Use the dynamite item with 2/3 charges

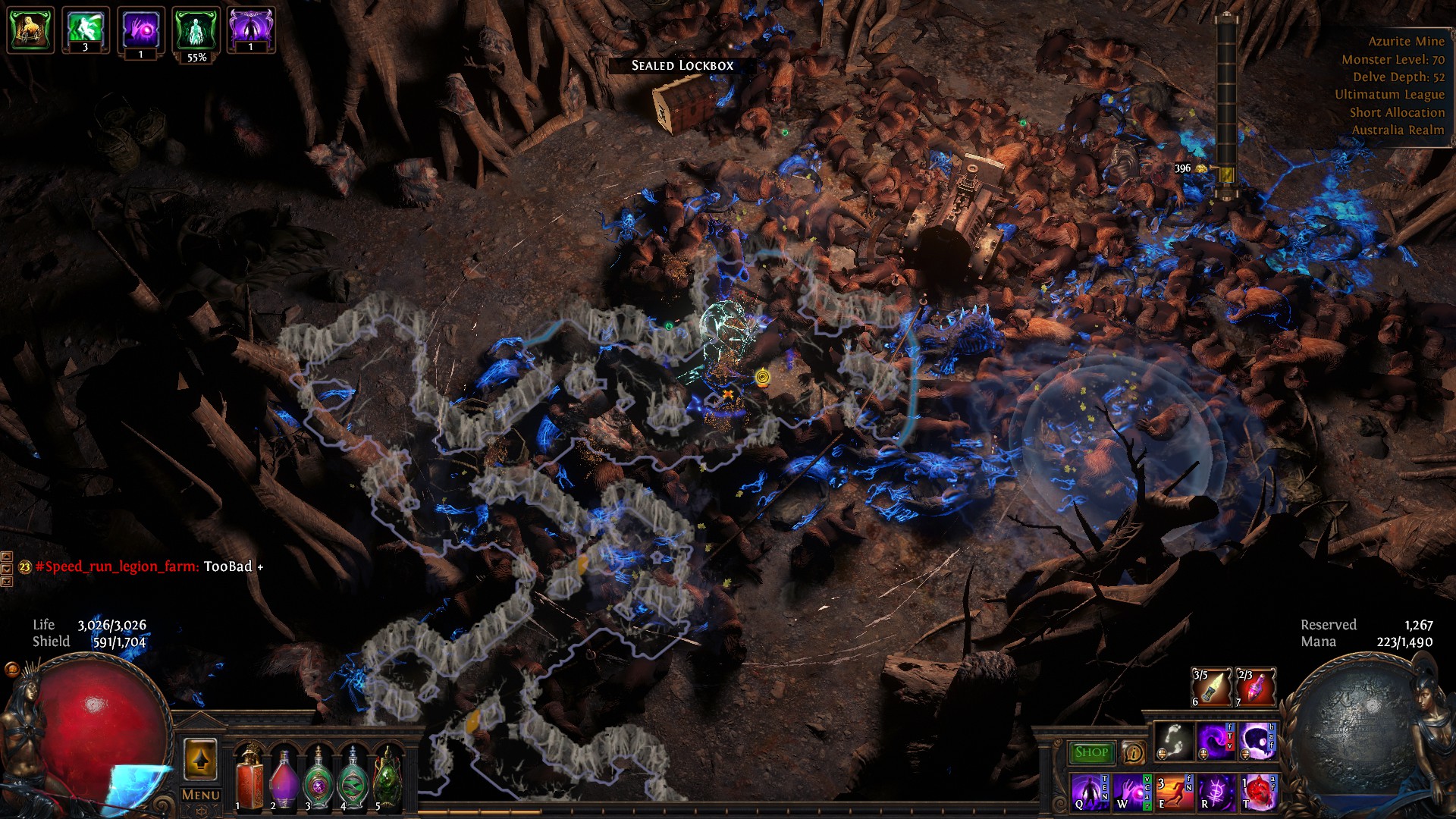click(1256, 687)
